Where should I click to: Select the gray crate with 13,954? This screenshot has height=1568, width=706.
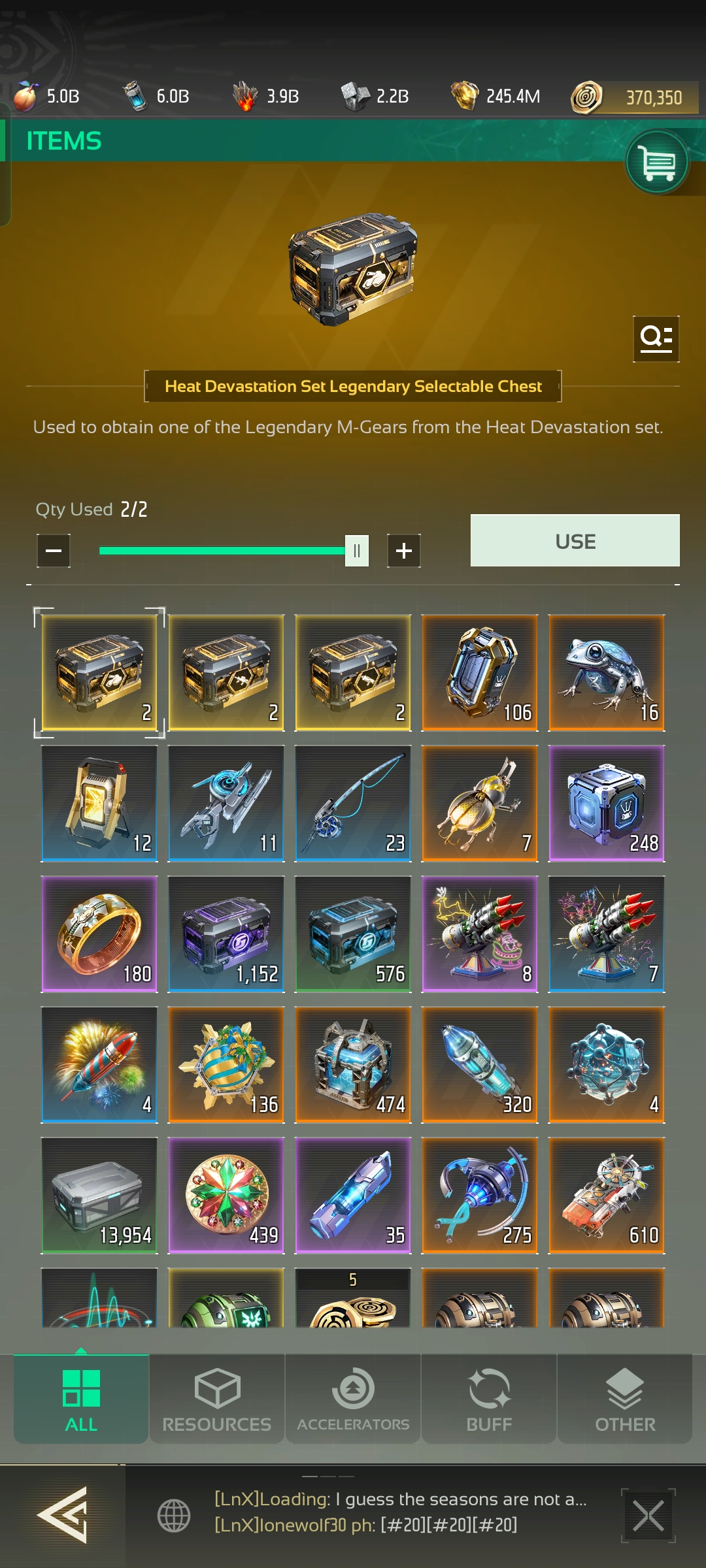(x=99, y=1195)
